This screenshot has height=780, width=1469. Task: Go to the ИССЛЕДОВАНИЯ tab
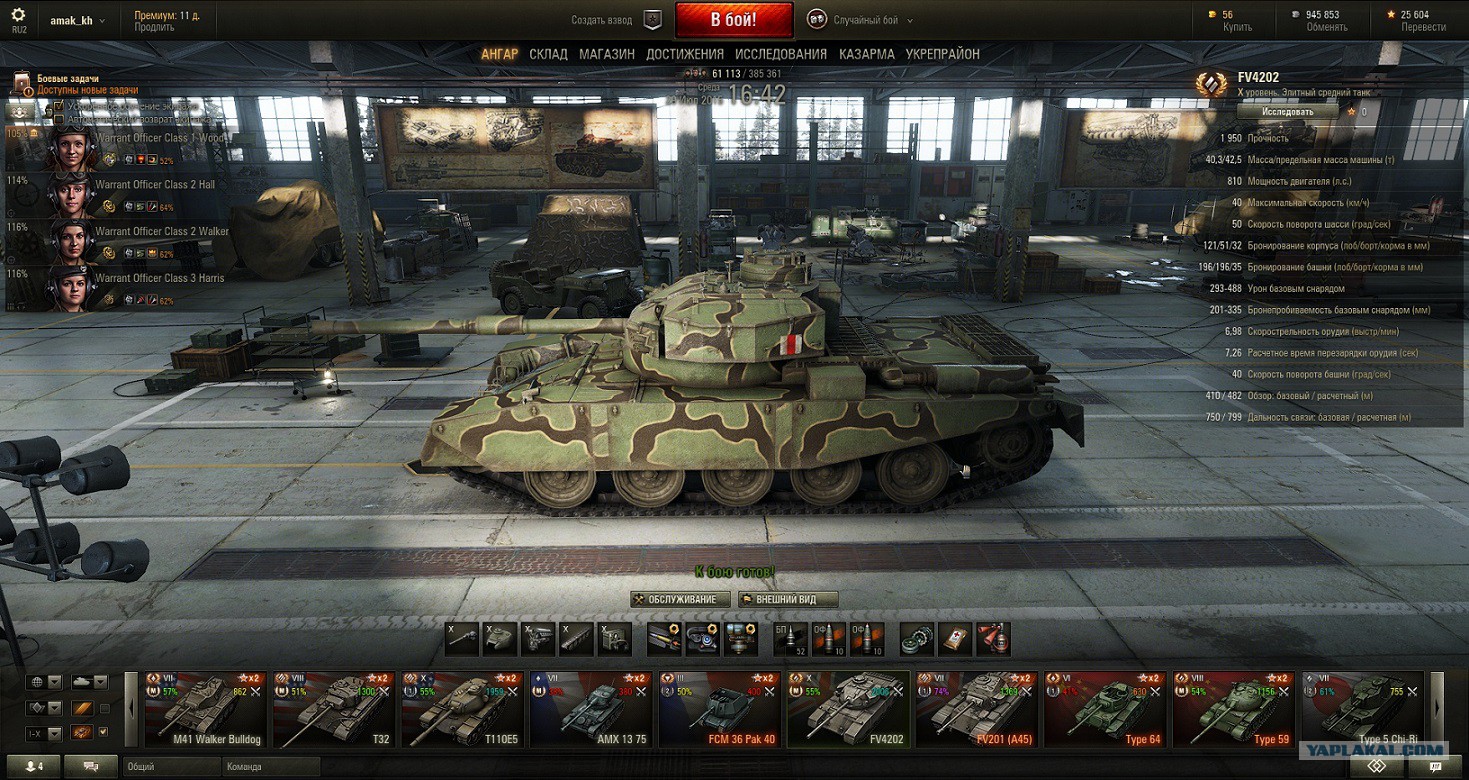point(781,54)
